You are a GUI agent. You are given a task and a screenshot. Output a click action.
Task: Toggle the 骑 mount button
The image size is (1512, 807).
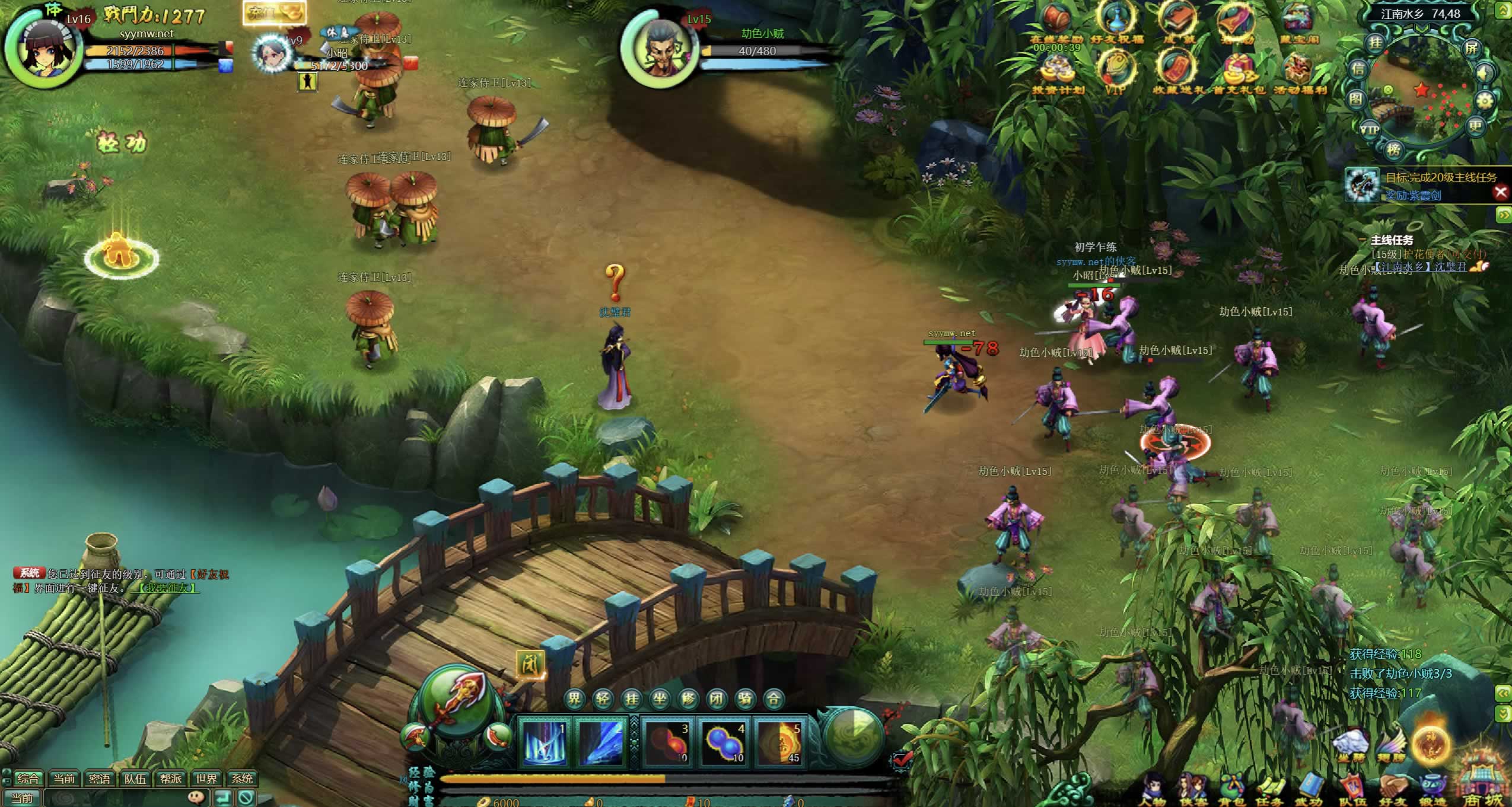pos(745,699)
